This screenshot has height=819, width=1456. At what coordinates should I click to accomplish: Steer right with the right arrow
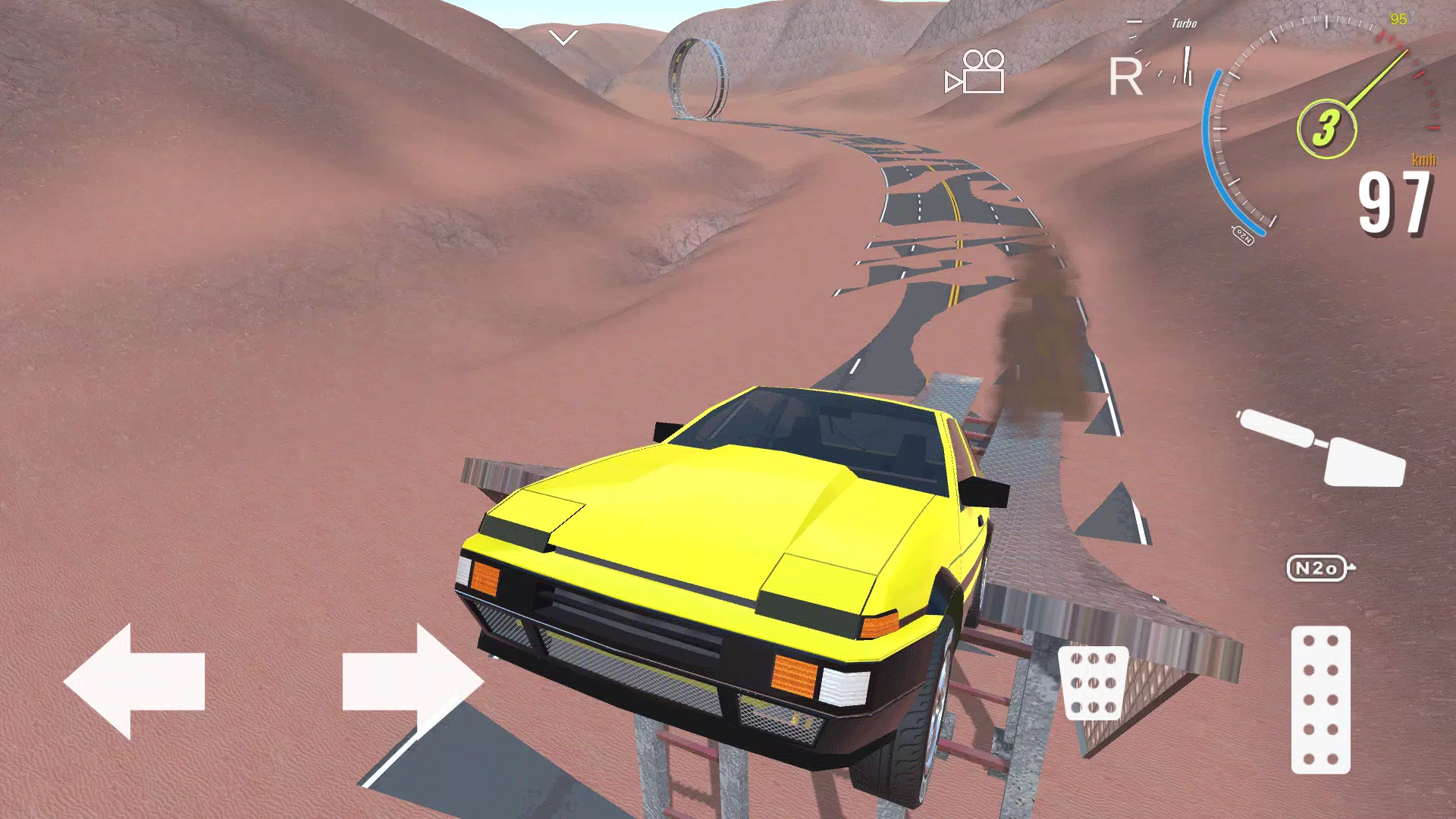click(412, 682)
